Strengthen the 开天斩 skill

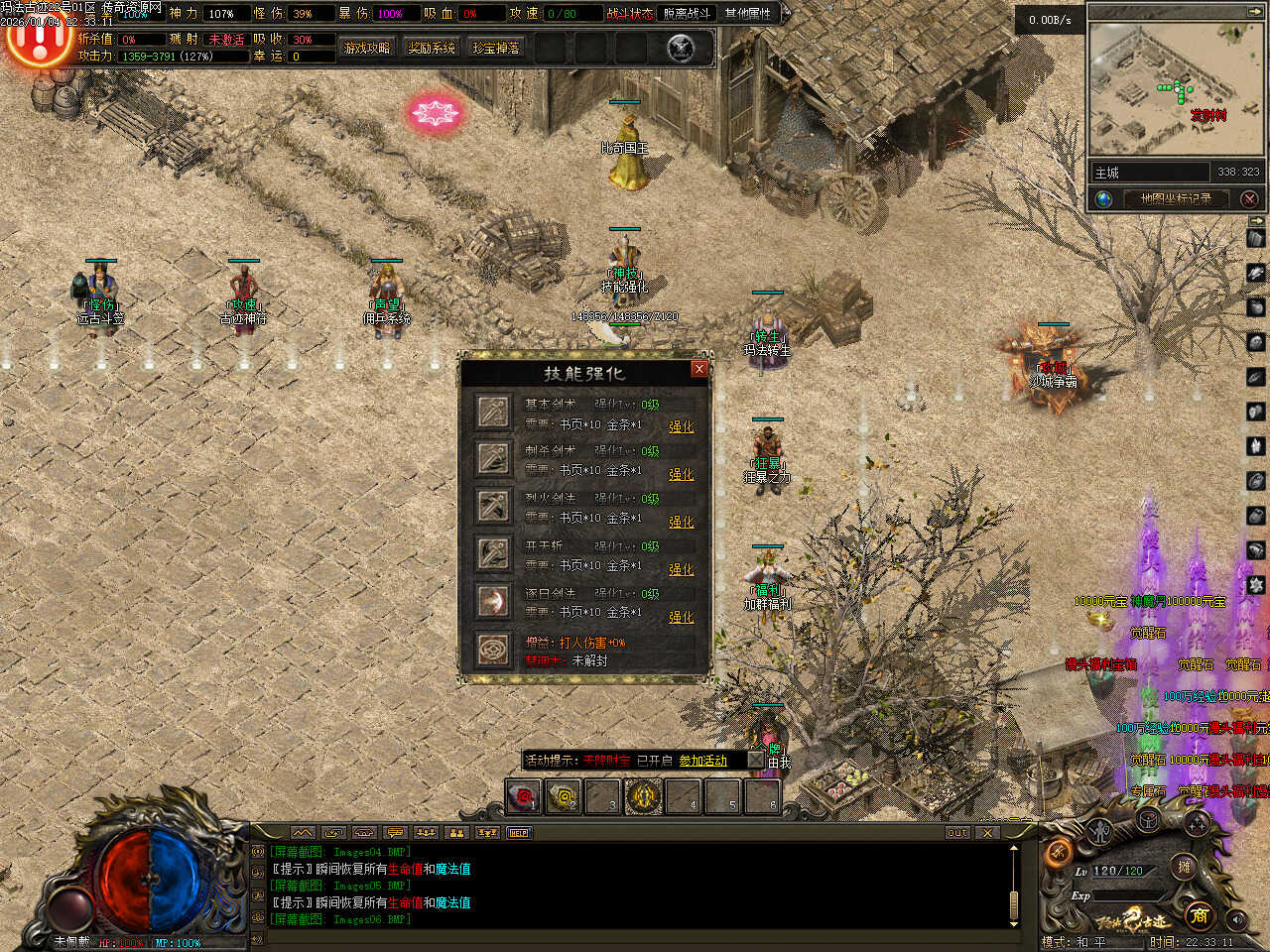682,569
